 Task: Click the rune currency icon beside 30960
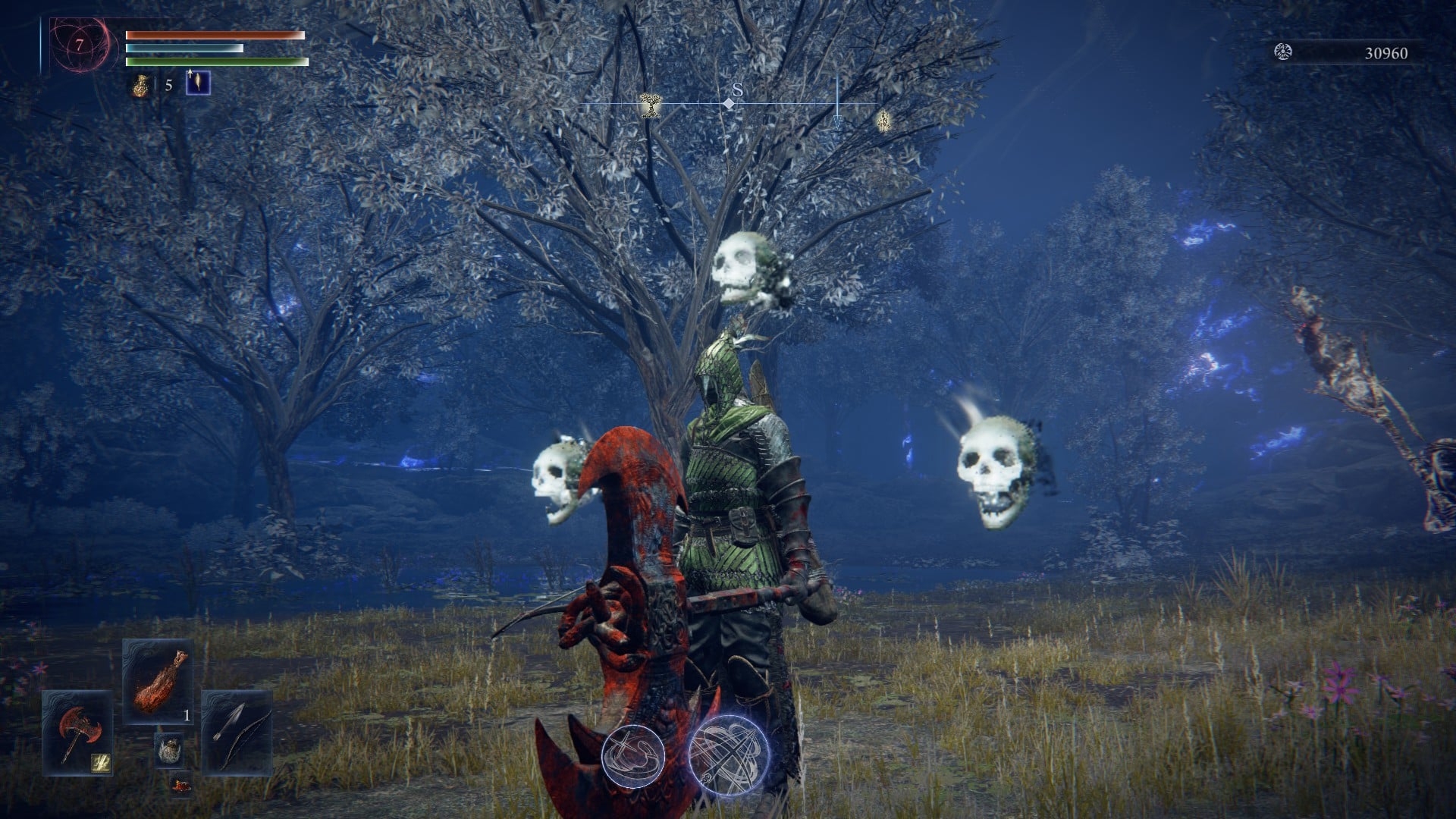pyautogui.click(x=1283, y=52)
